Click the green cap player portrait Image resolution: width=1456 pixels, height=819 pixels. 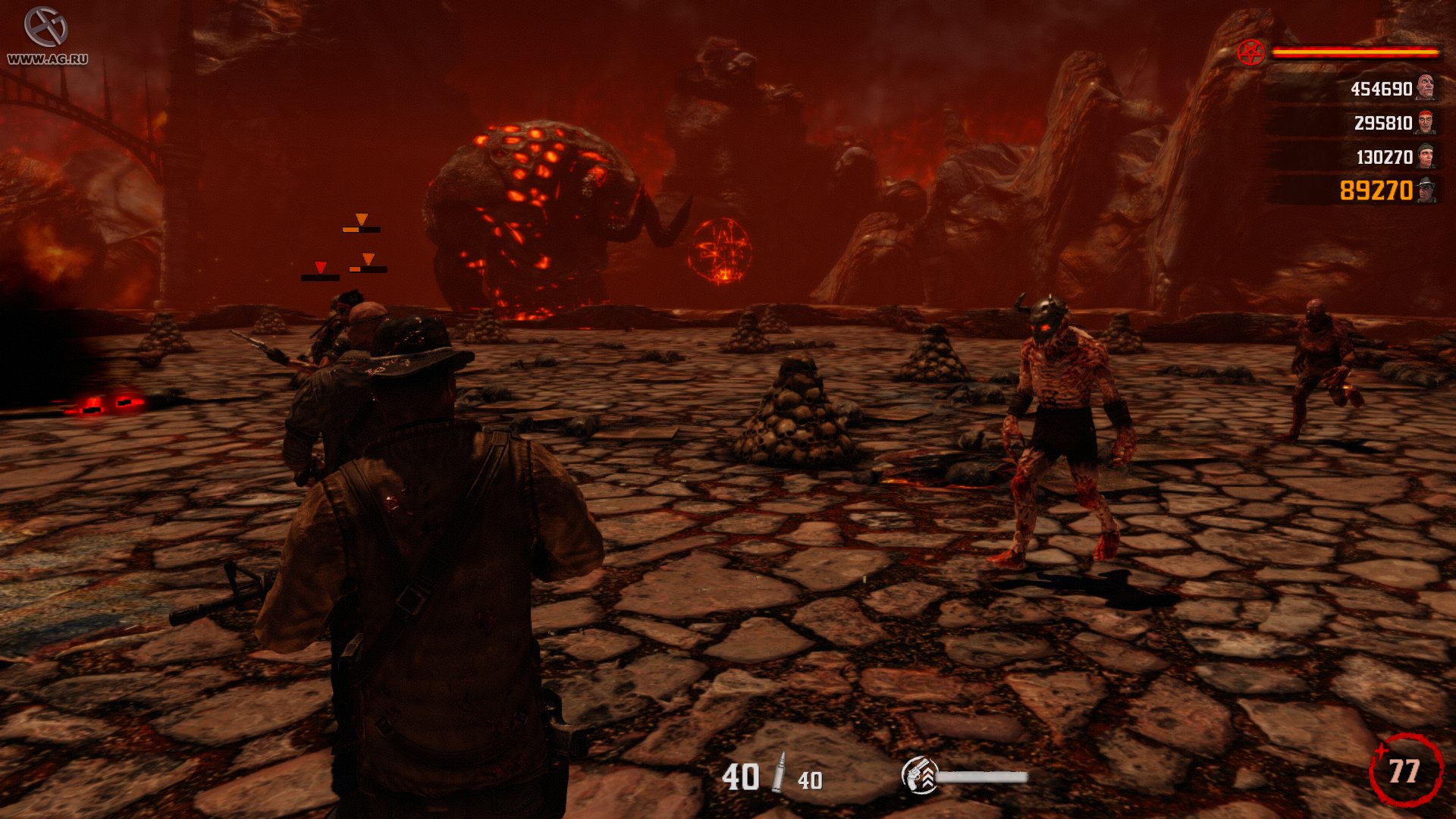click(1426, 155)
